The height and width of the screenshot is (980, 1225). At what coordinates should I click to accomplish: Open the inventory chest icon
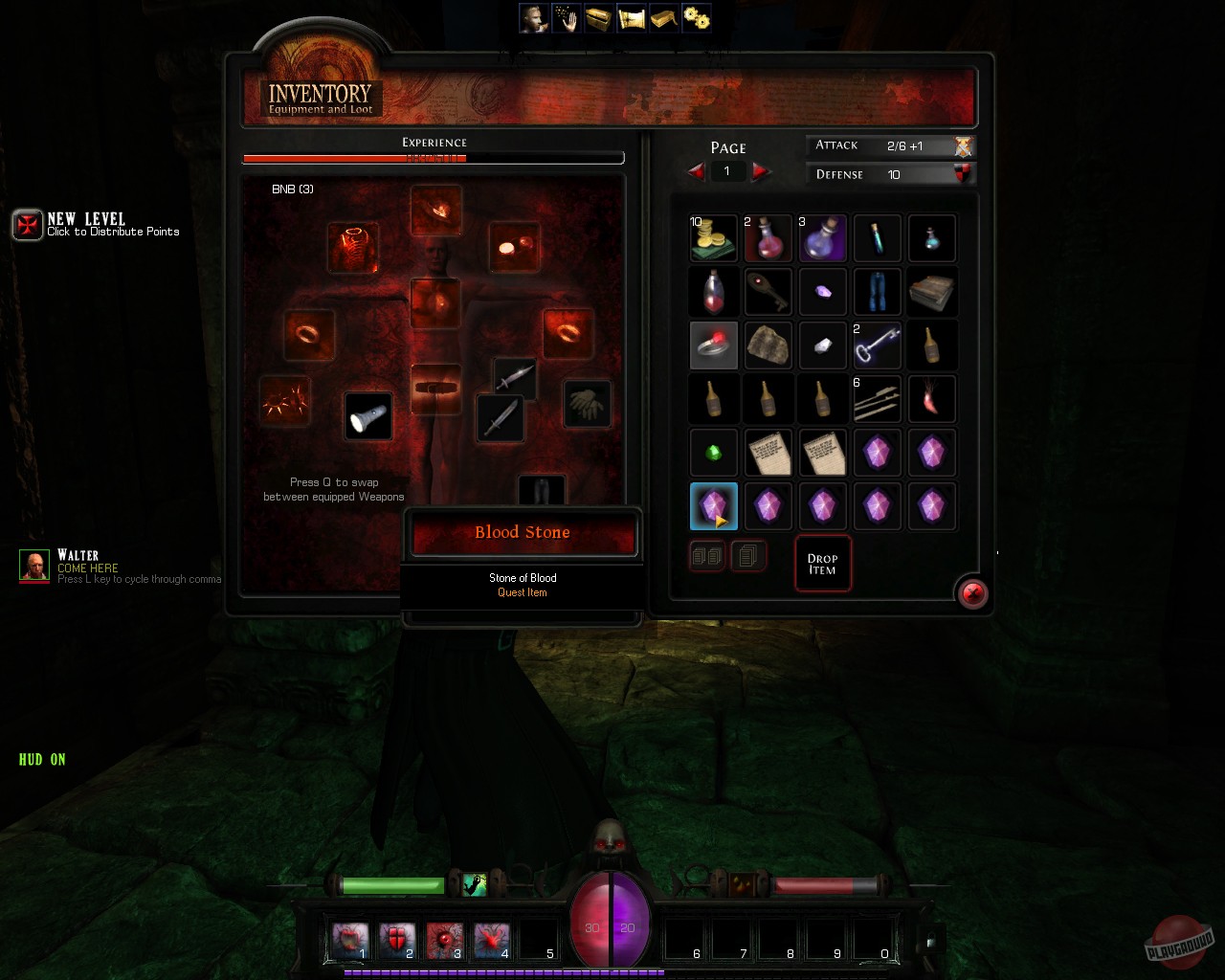tap(598, 17)
